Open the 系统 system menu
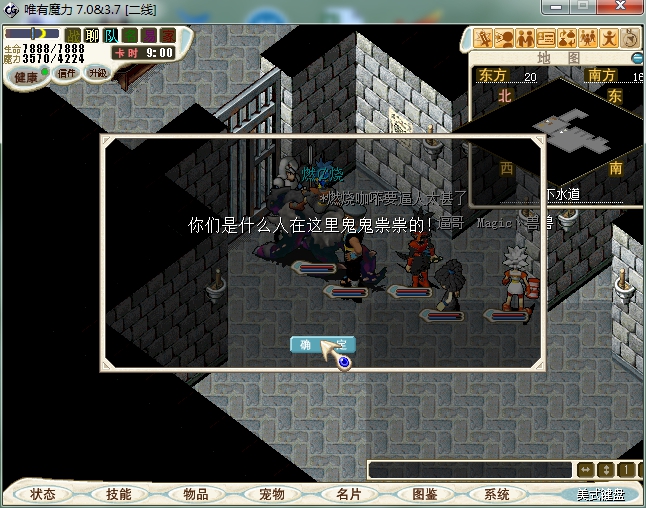Viewport: 646px width, 508px height. (x=496, y=494)
